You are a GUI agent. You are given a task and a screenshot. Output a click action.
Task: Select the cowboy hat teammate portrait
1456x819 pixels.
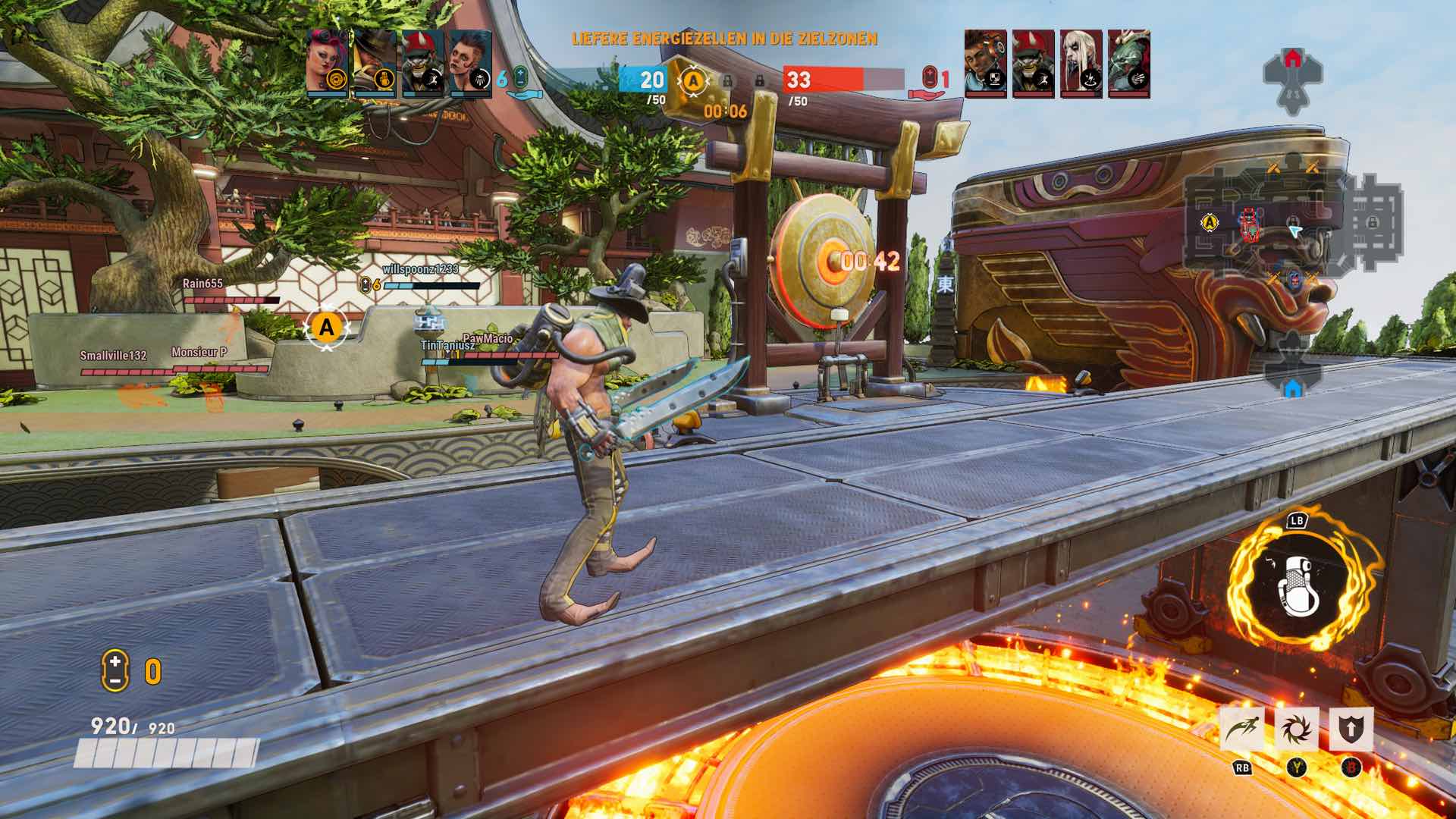coord(375,62)
